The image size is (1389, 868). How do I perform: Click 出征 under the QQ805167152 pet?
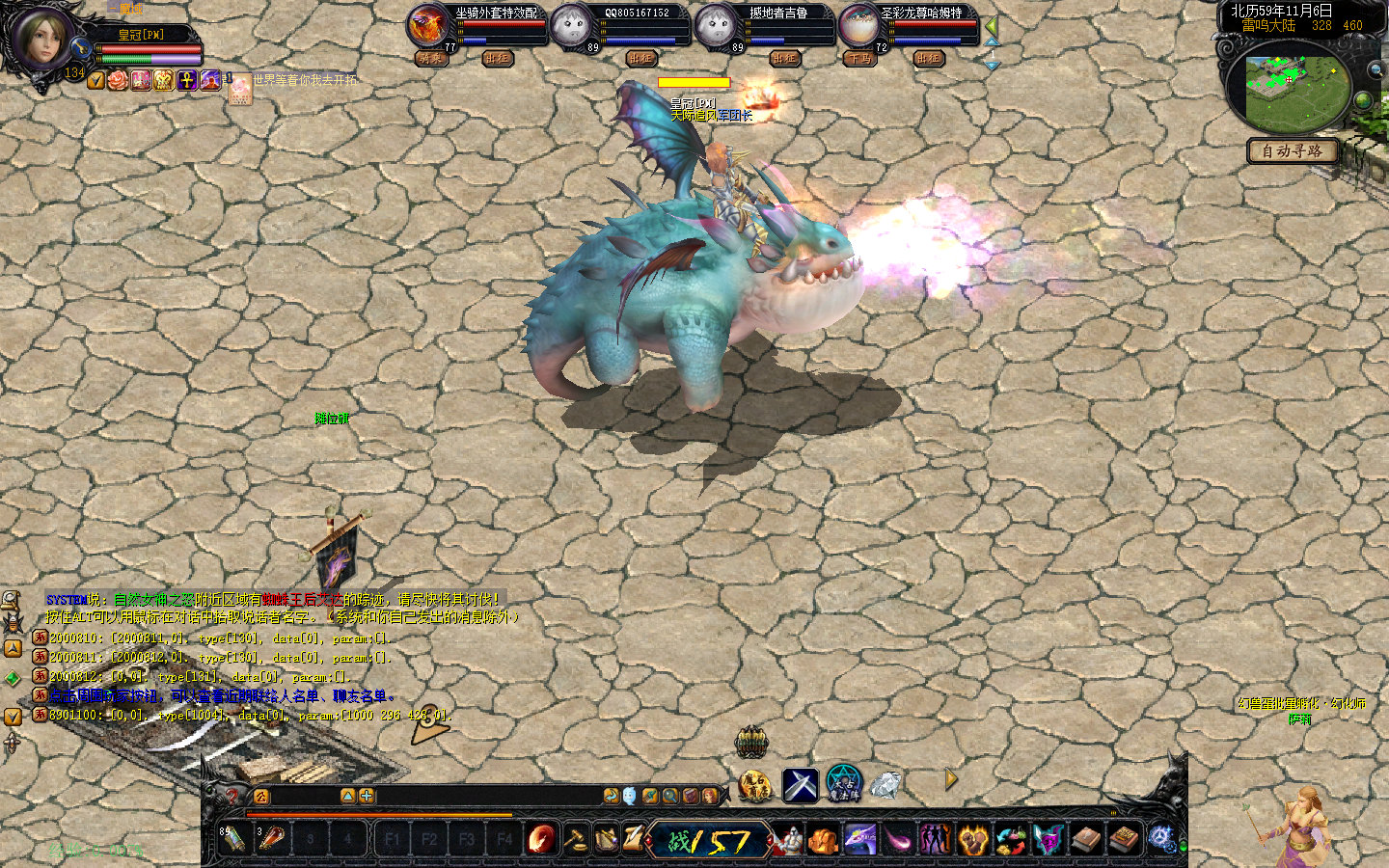641,59
